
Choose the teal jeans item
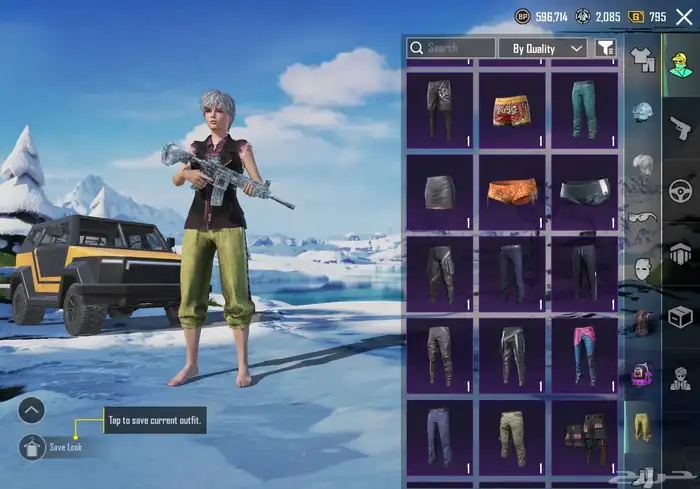[x=583, y=108]
